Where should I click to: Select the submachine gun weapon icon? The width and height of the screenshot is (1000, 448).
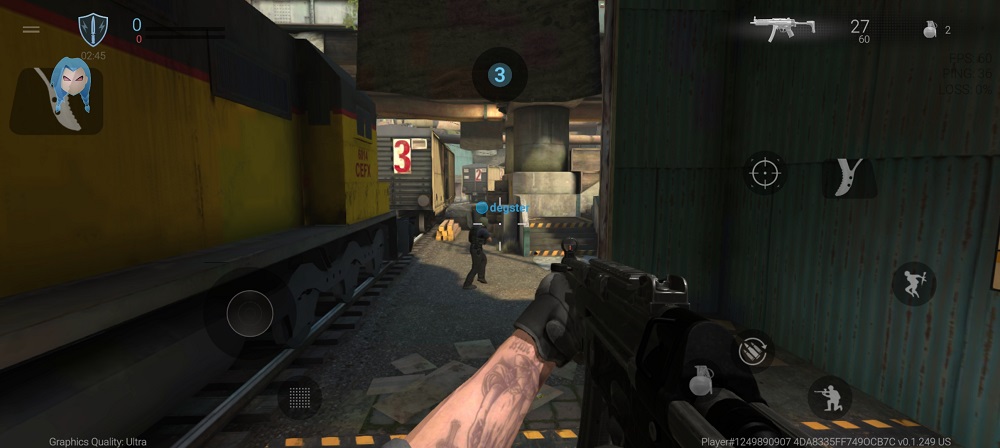tap(783, 28)
